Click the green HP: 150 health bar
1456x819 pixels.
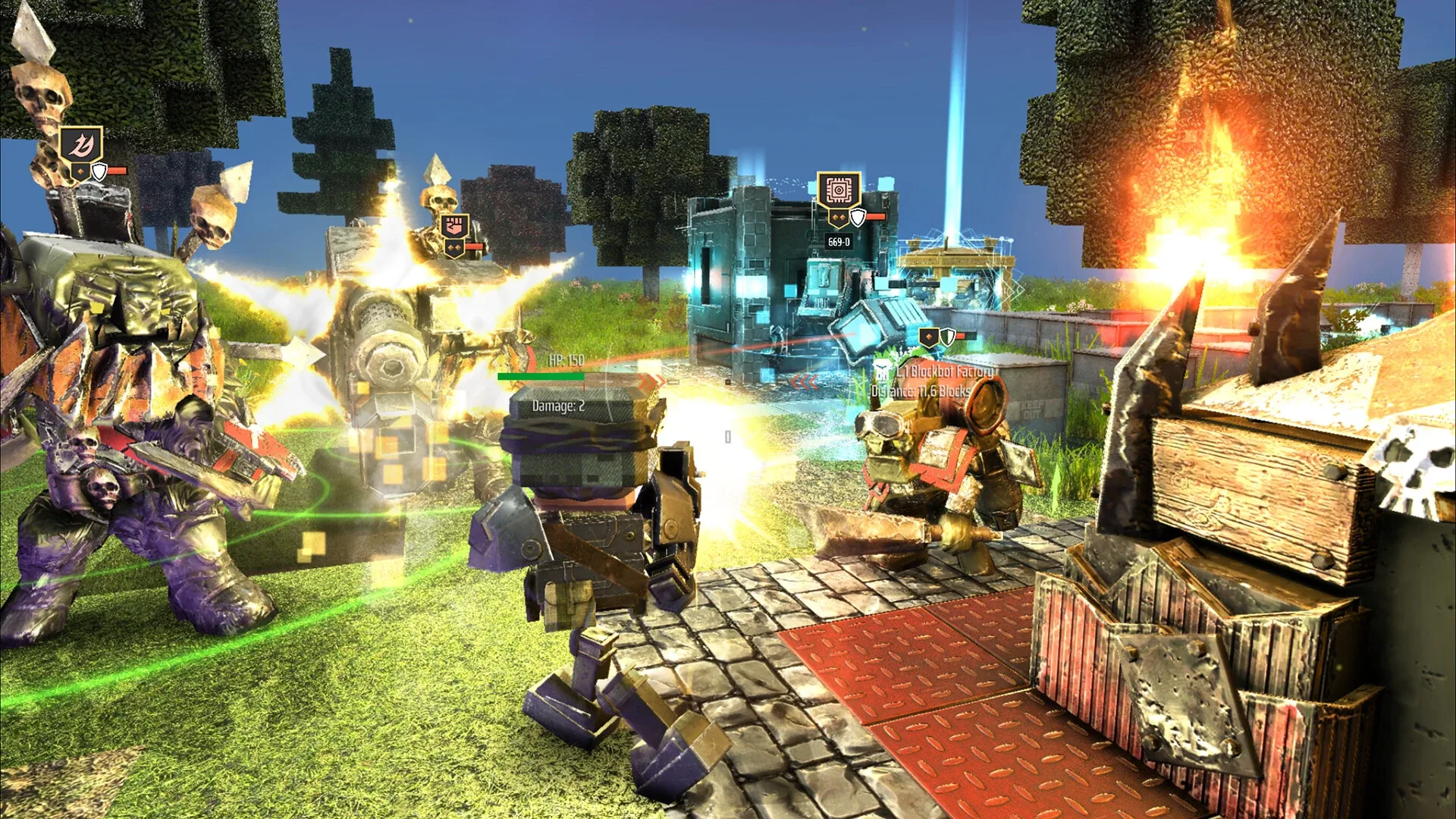click(540, 376)
